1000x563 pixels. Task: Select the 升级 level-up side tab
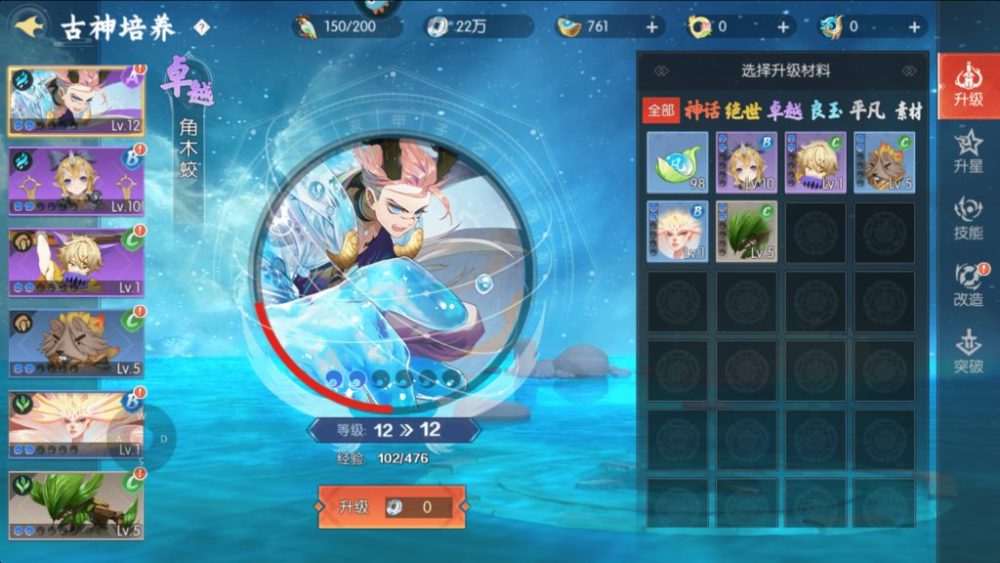pyautogui.click(x=968, y=85)
